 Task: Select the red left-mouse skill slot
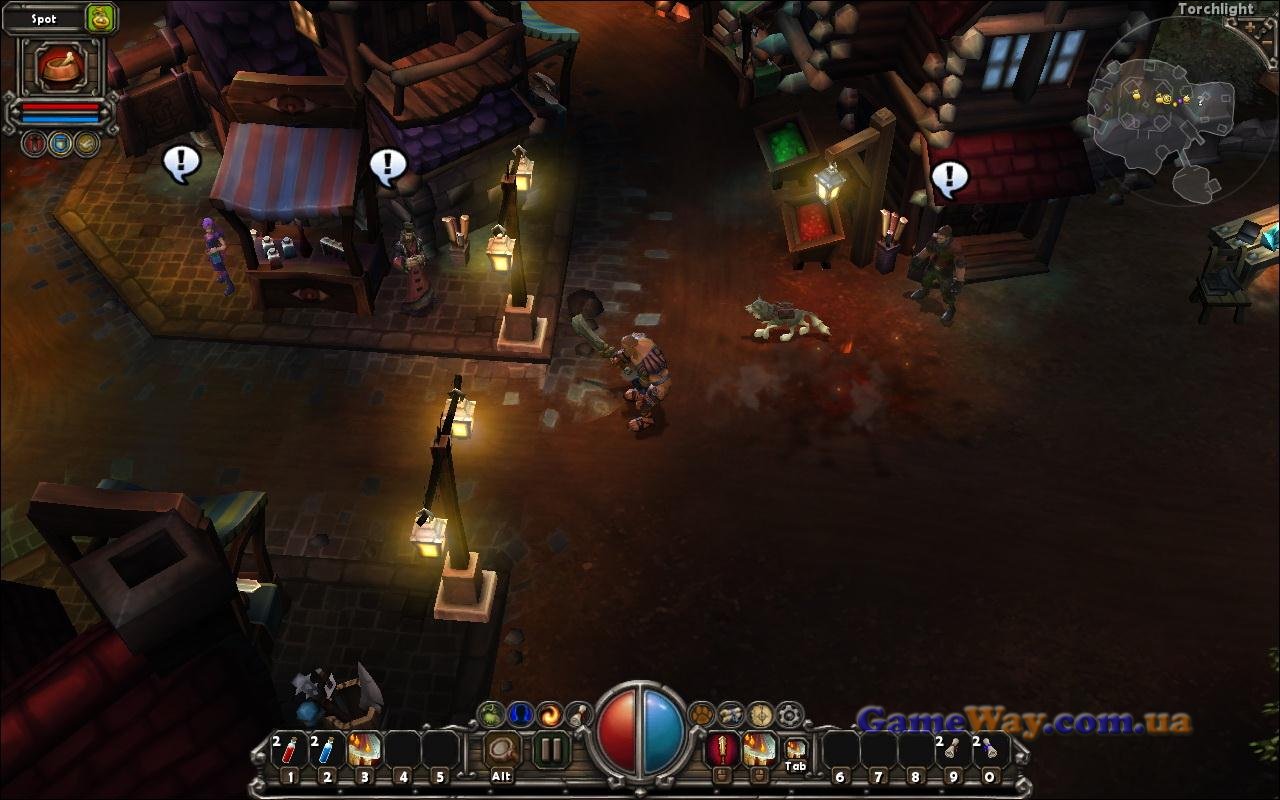tap(720, 749)
